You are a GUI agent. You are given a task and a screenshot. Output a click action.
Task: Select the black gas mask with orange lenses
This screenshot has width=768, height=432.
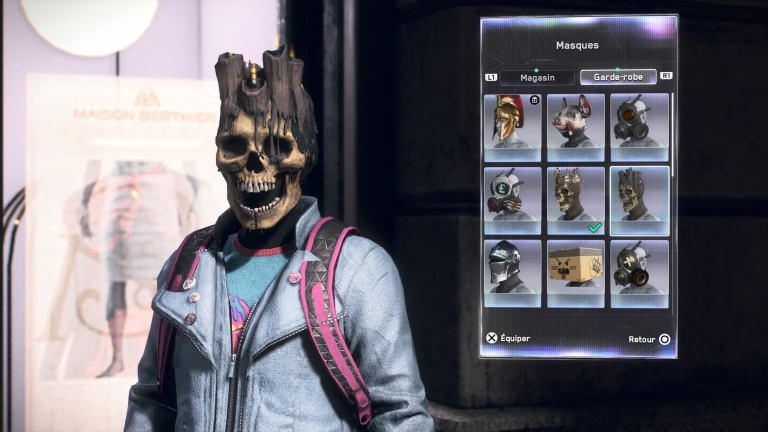[x=639, y=127]
